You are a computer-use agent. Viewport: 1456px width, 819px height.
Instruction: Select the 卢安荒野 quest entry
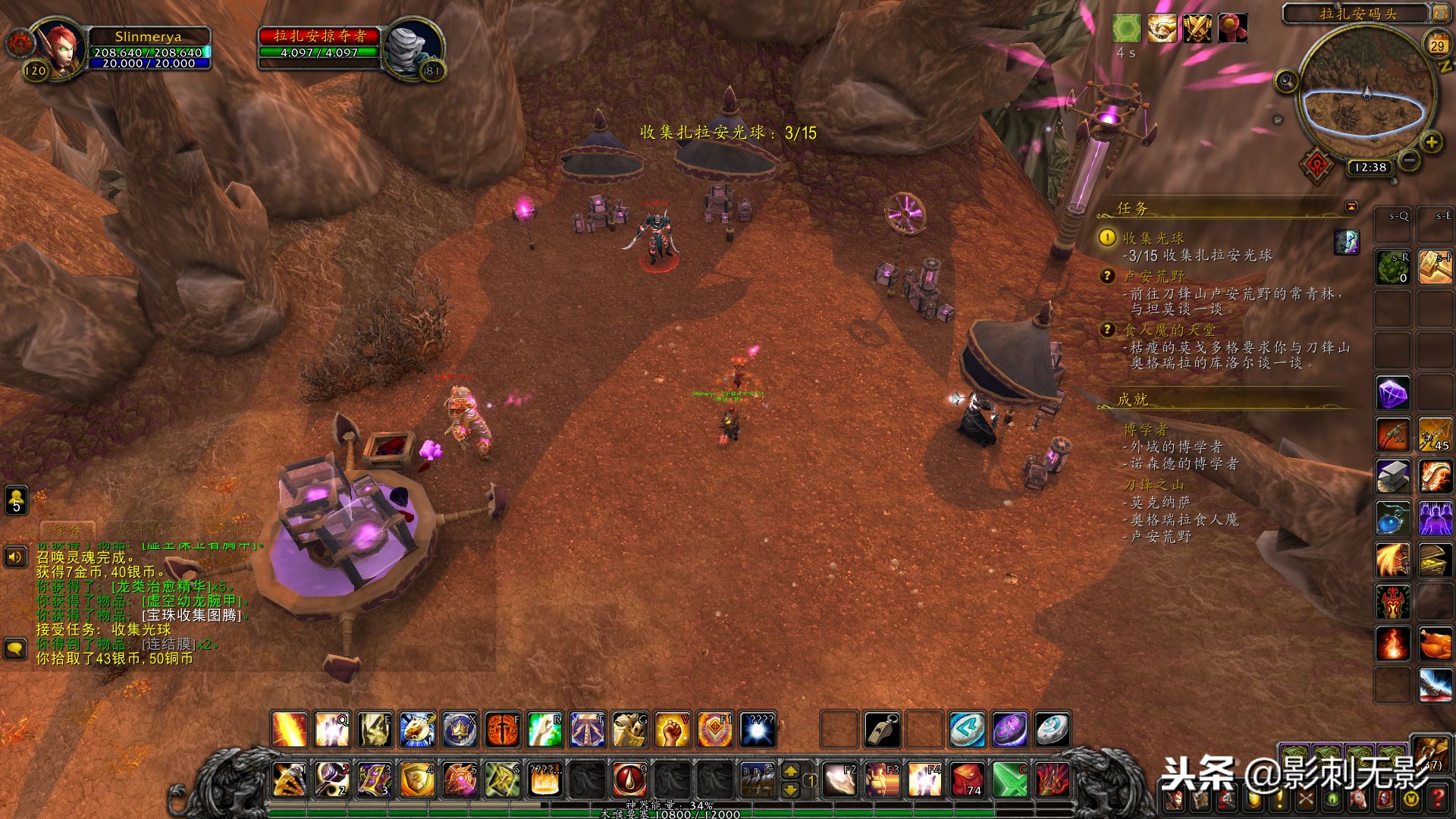point(1153,277)
